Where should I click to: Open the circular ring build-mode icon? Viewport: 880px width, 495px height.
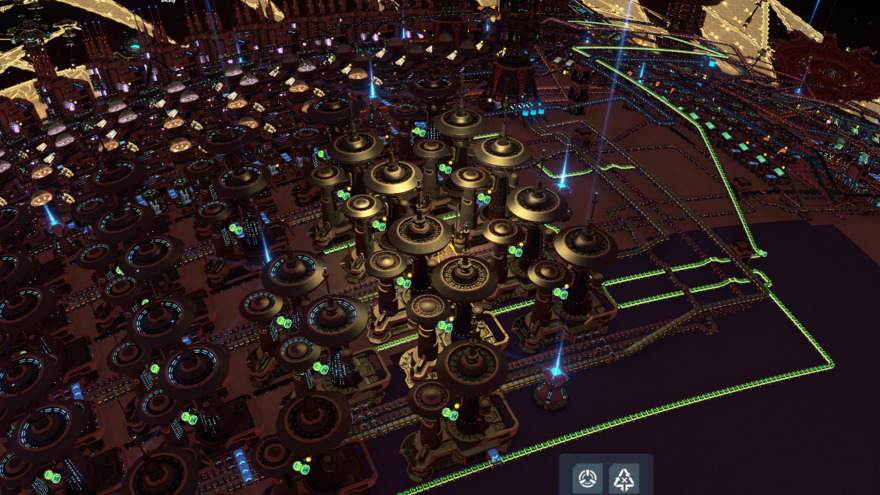tap(588, 478)
